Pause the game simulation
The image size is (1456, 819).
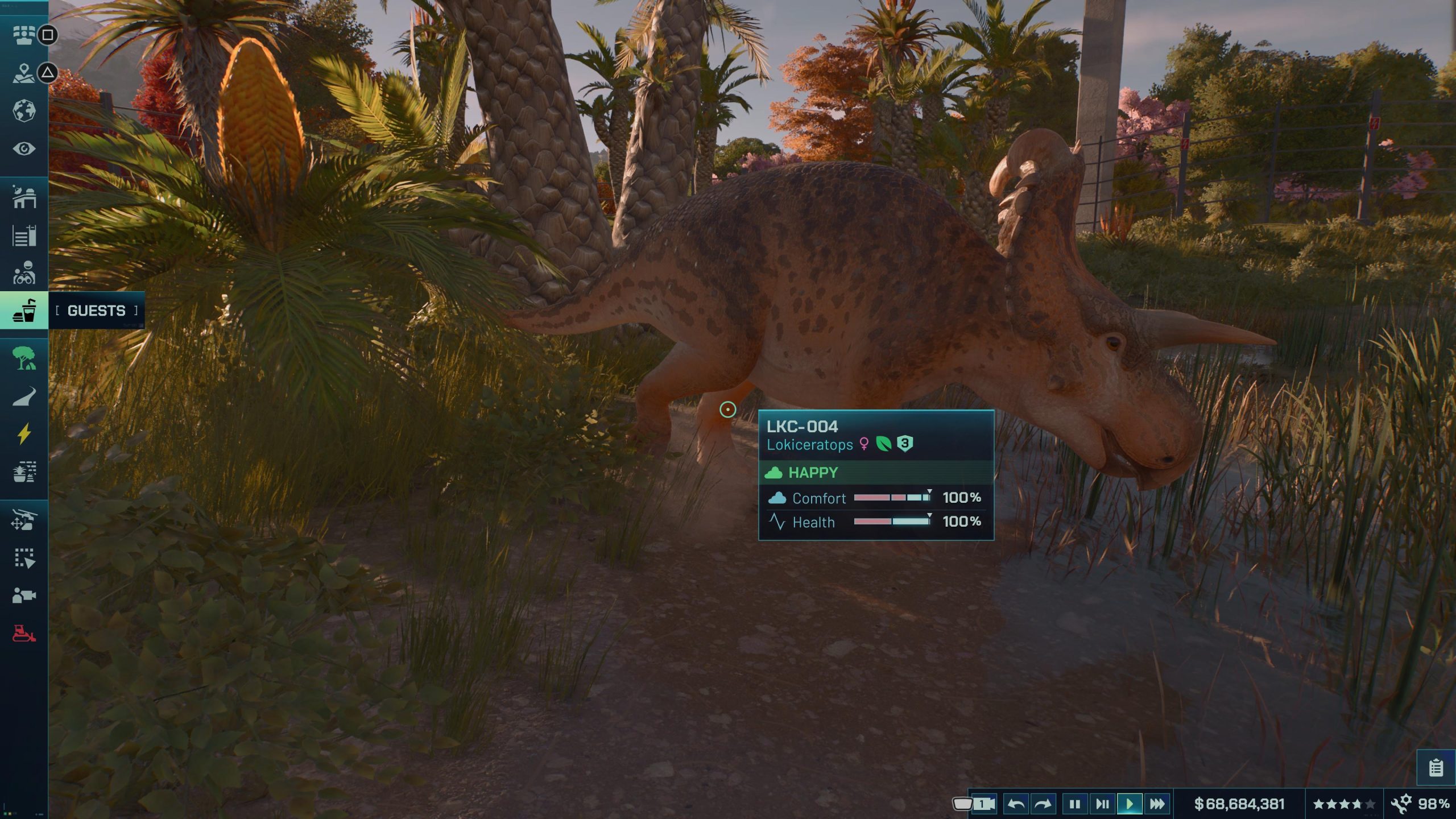click(1074, 804)
